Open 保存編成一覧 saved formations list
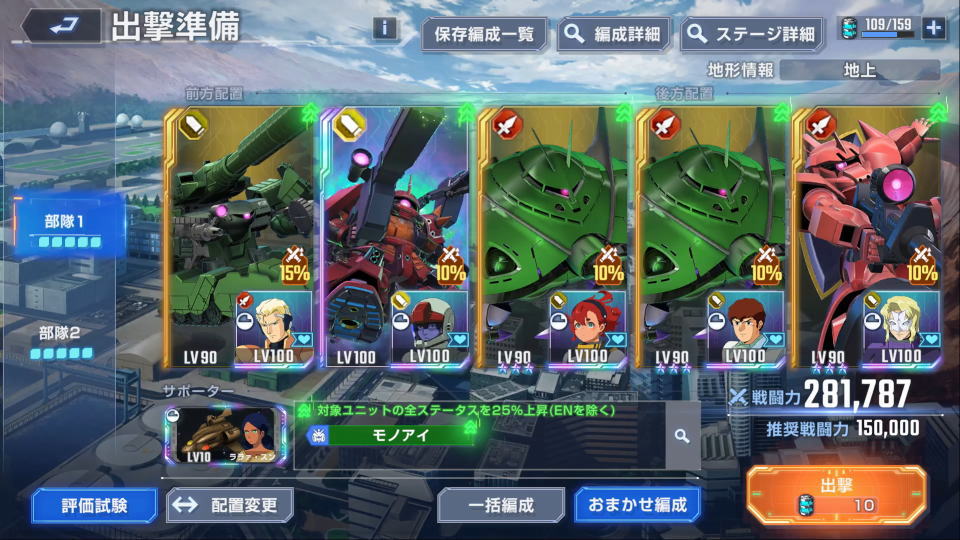 point(485,34)
